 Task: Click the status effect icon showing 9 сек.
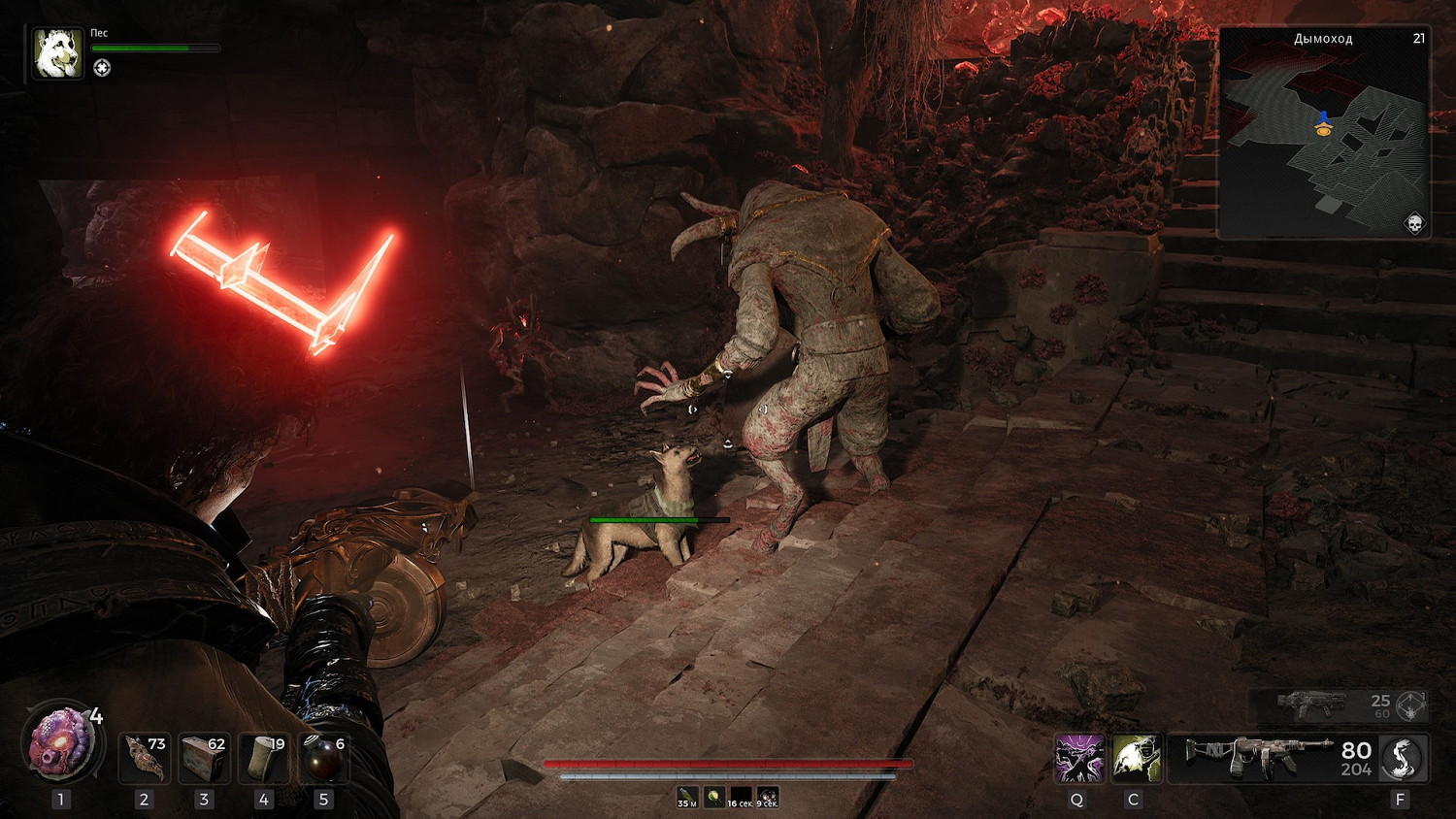click(767, 797)
